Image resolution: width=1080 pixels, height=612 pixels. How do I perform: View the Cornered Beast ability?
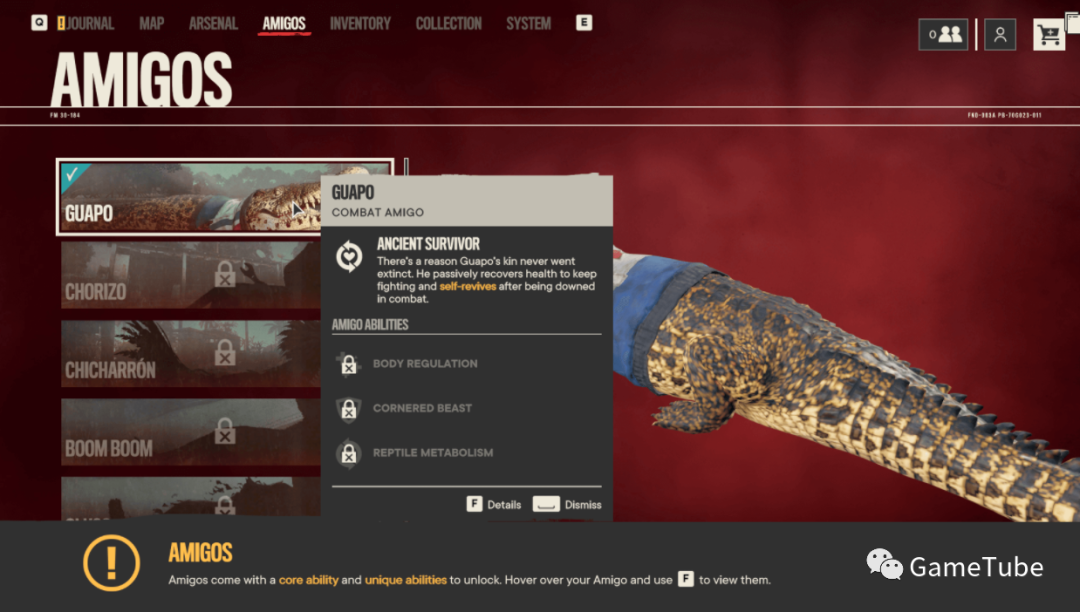pyautogui.click(x=422, y=408)
